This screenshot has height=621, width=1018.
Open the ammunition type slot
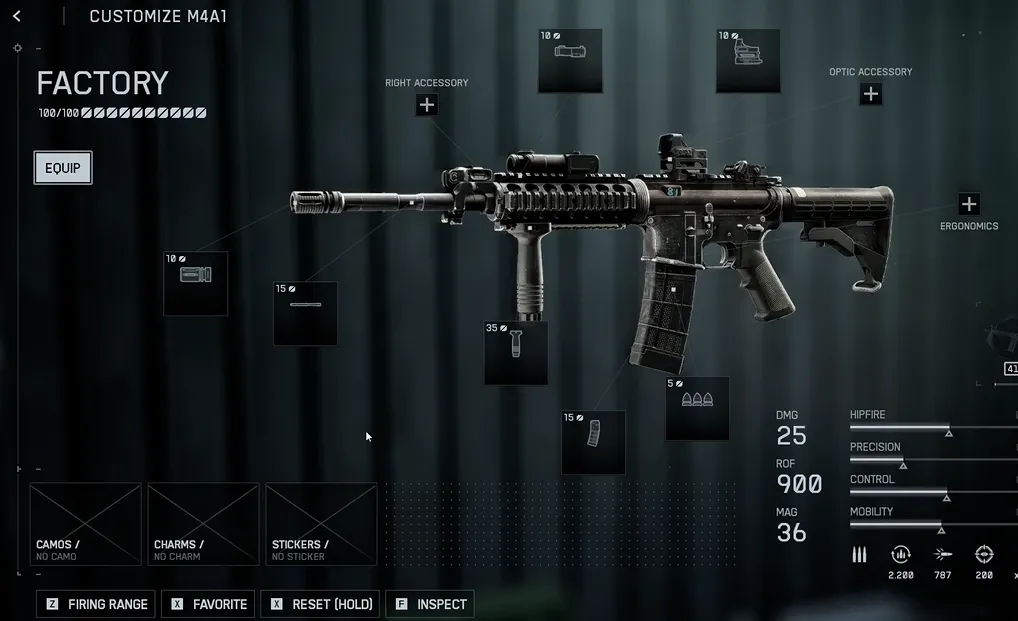point(697,408)
